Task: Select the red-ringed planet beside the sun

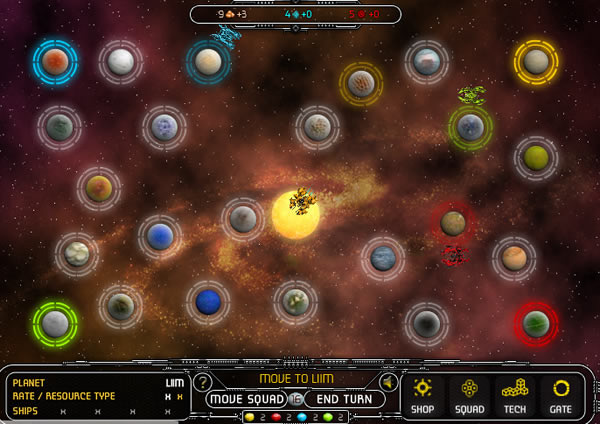Action: coord(453,222)
